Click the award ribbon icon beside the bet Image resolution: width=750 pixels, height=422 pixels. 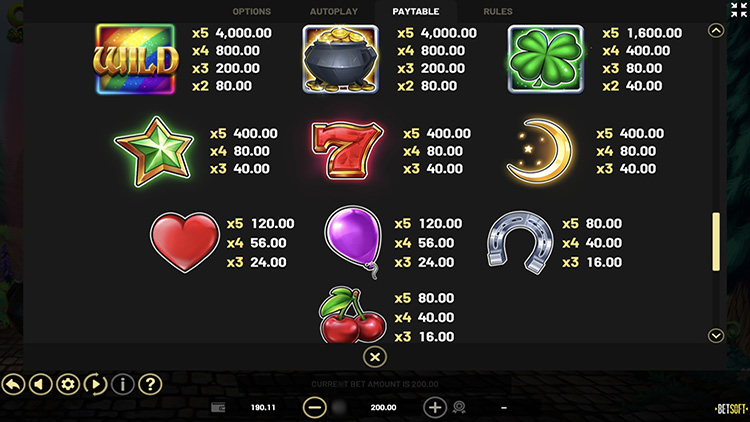tap(461, 408)
